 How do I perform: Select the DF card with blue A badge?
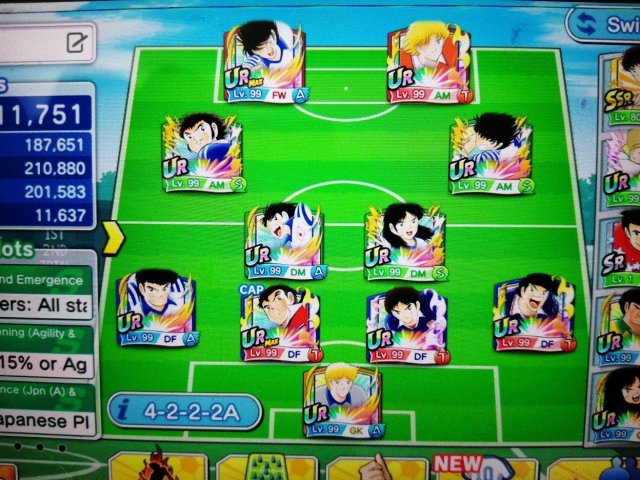(157, 308)
